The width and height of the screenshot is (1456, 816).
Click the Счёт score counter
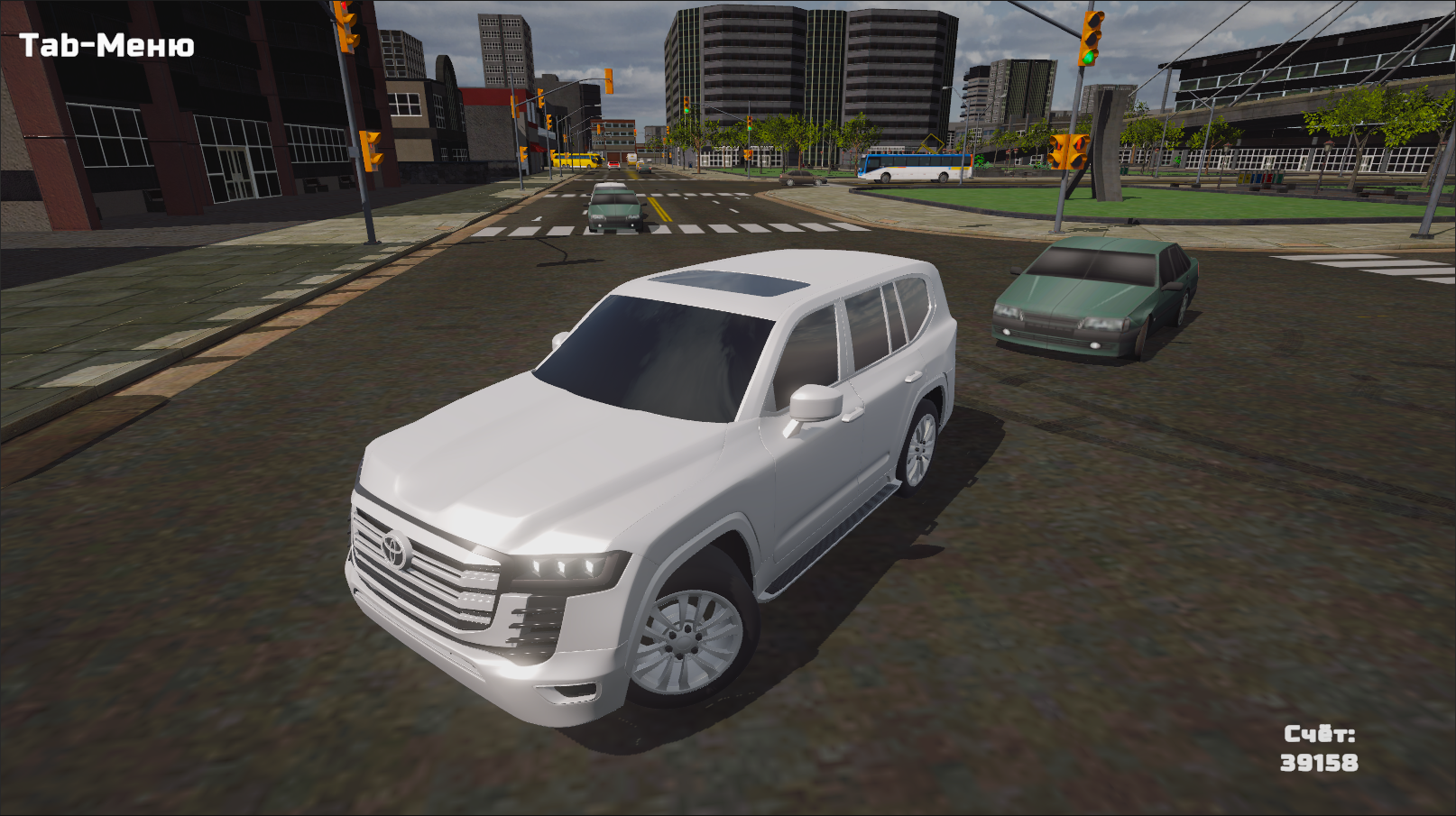pos(1321,749)
